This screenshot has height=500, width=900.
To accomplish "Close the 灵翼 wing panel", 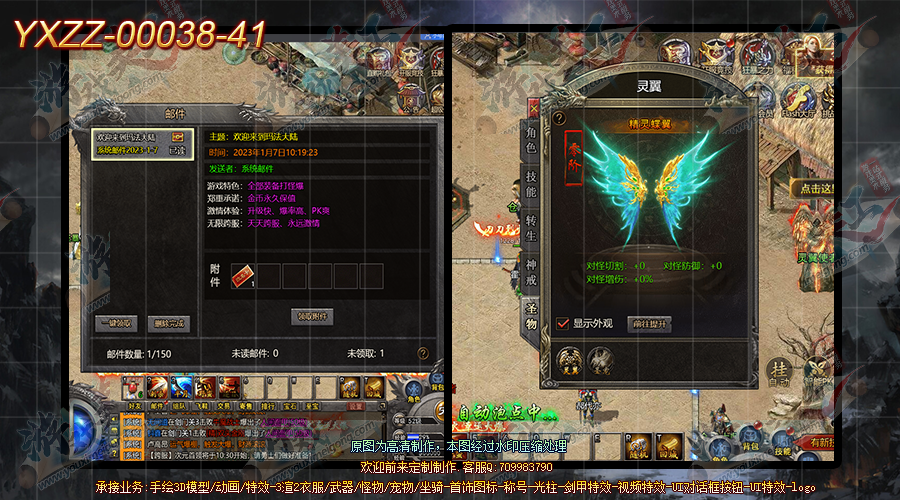I will point(533,103).
